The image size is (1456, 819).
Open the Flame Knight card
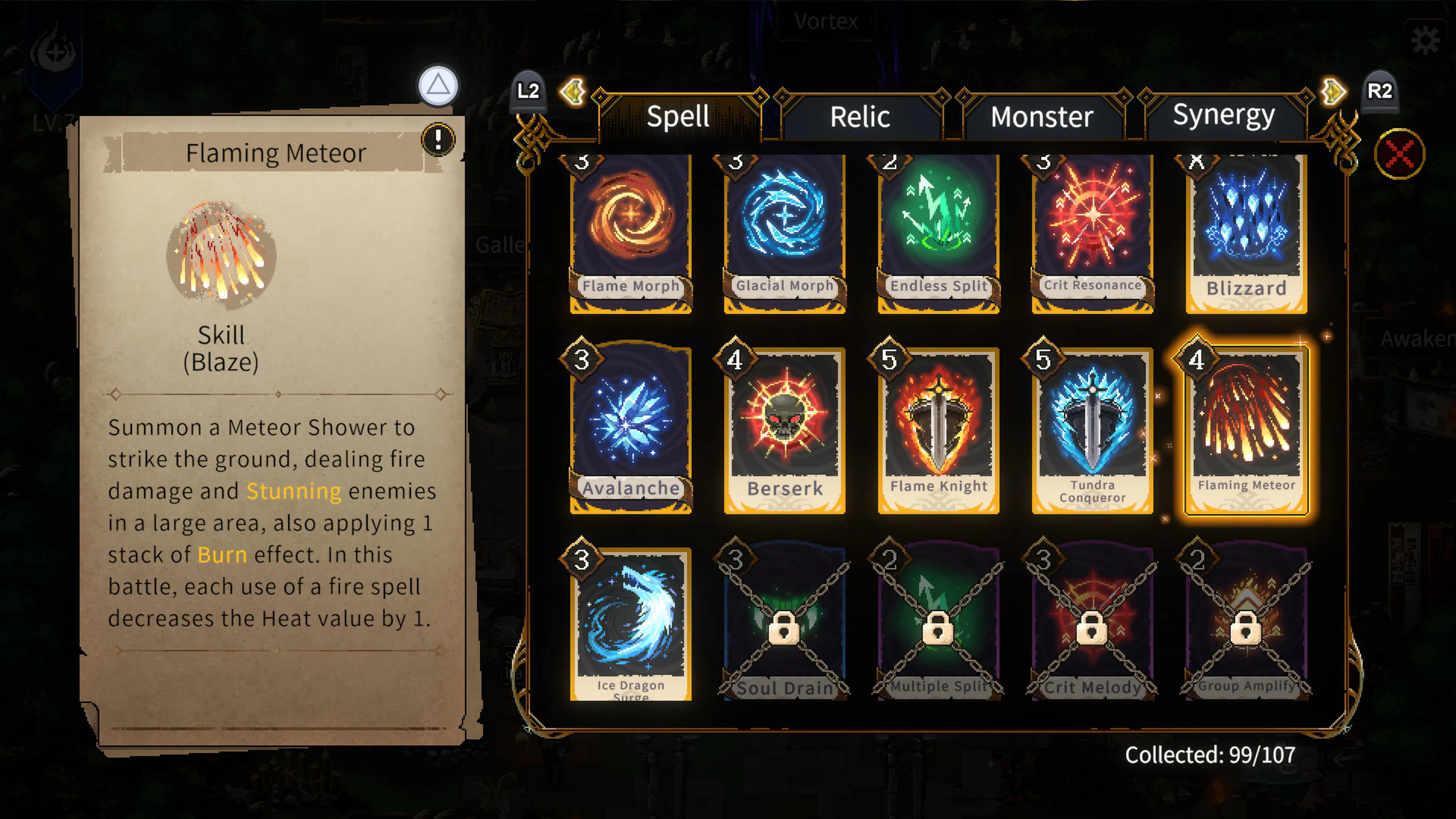938,430
